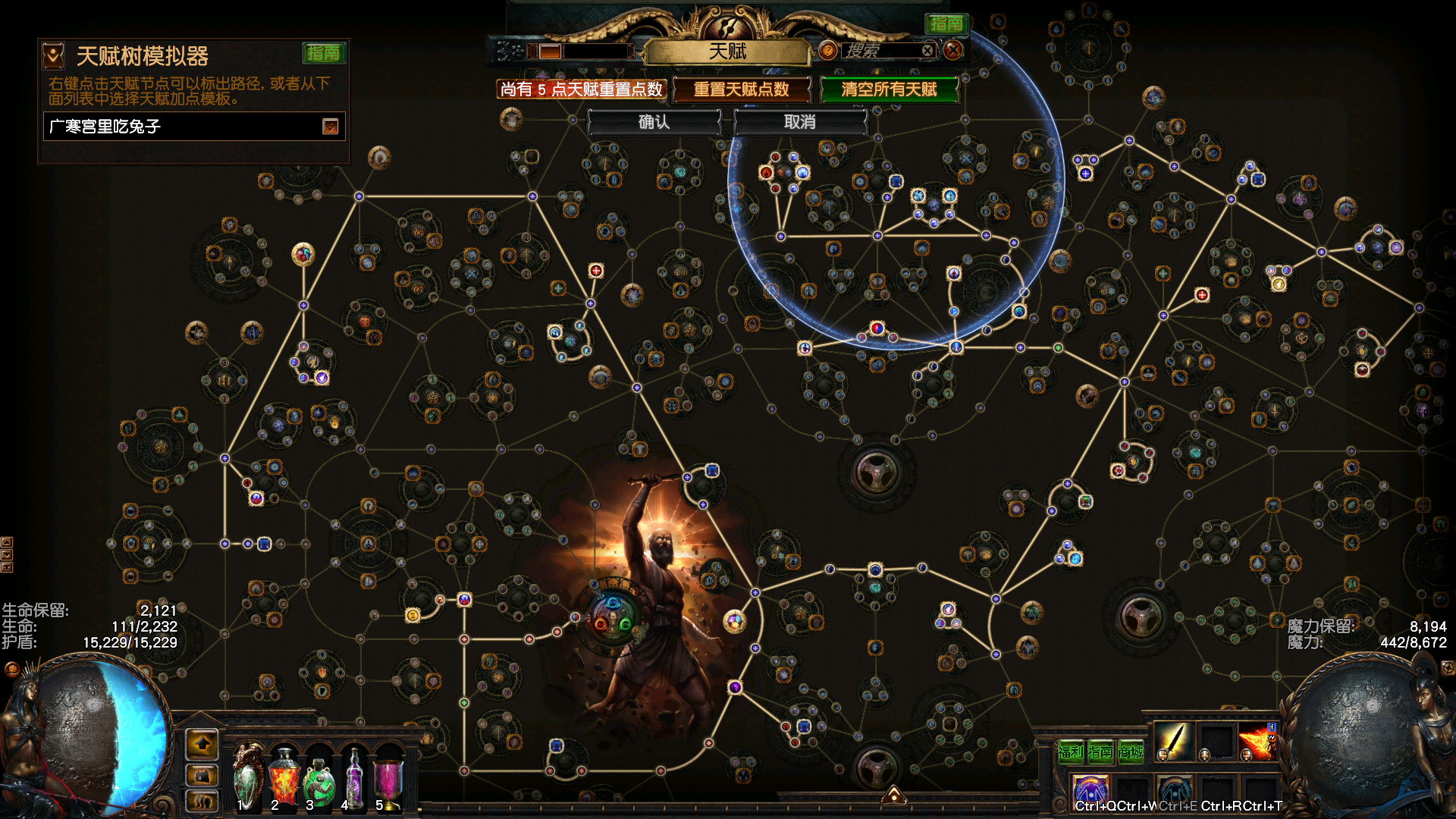Activate the fire blast skill icon
The width and height of the screenshot is (1456, 819).
pos(1256,741)
